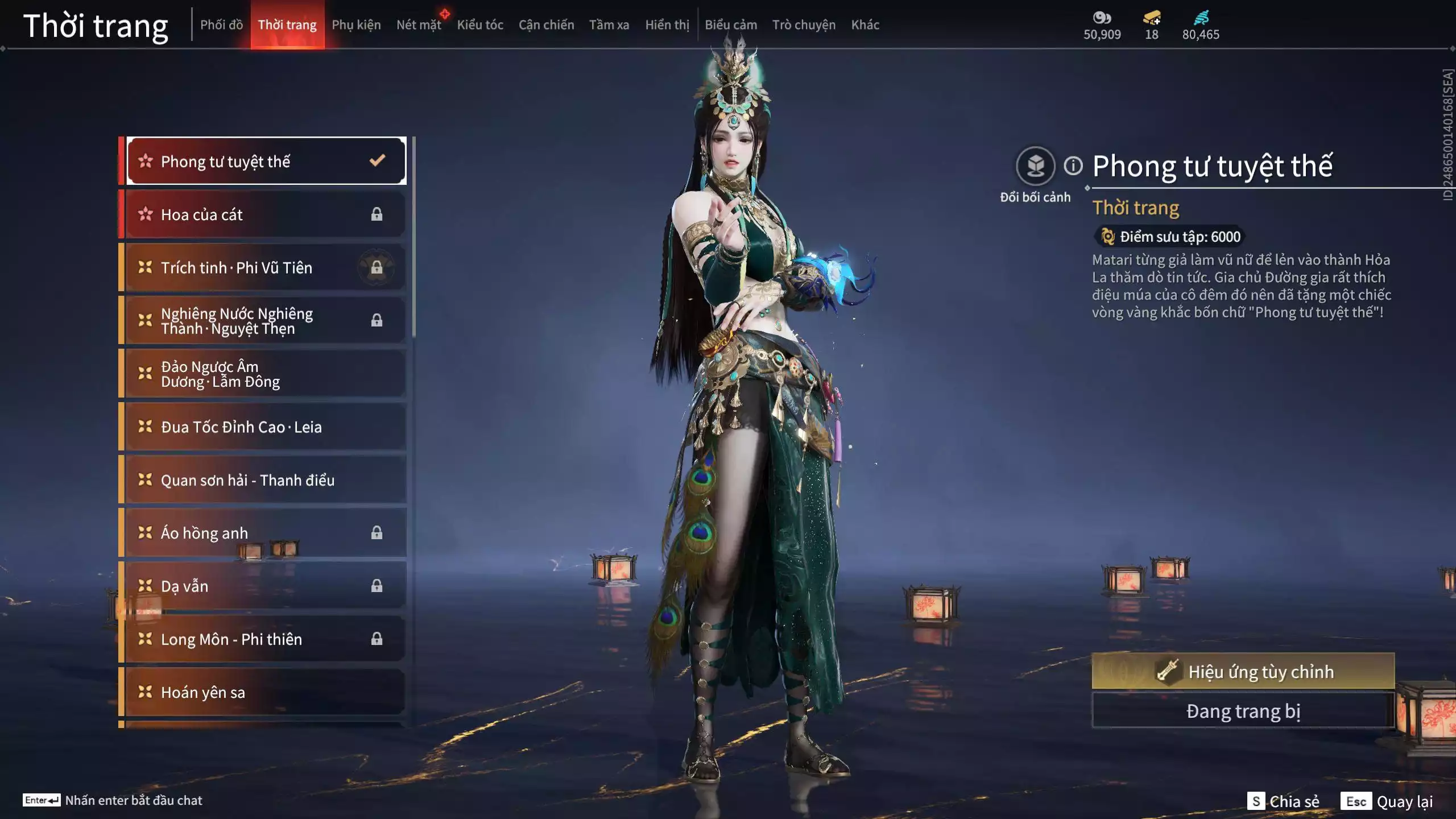The height and width of the screenshot is (819, 1456).
Task: Show outfit info via the info icon
Action: (1073, 166)
